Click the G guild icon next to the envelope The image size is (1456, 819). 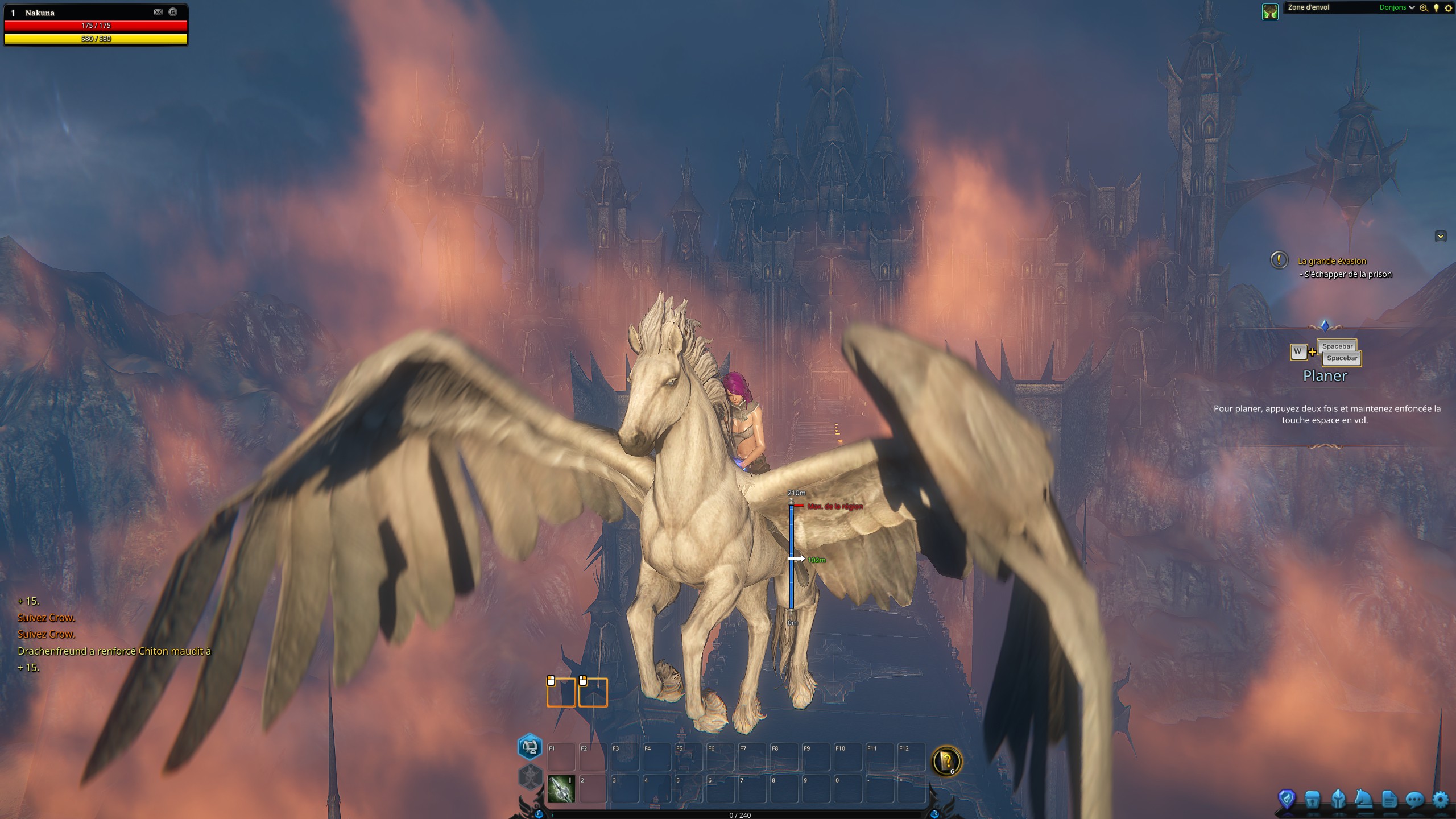pyautogui.click(x=174, y=13)
